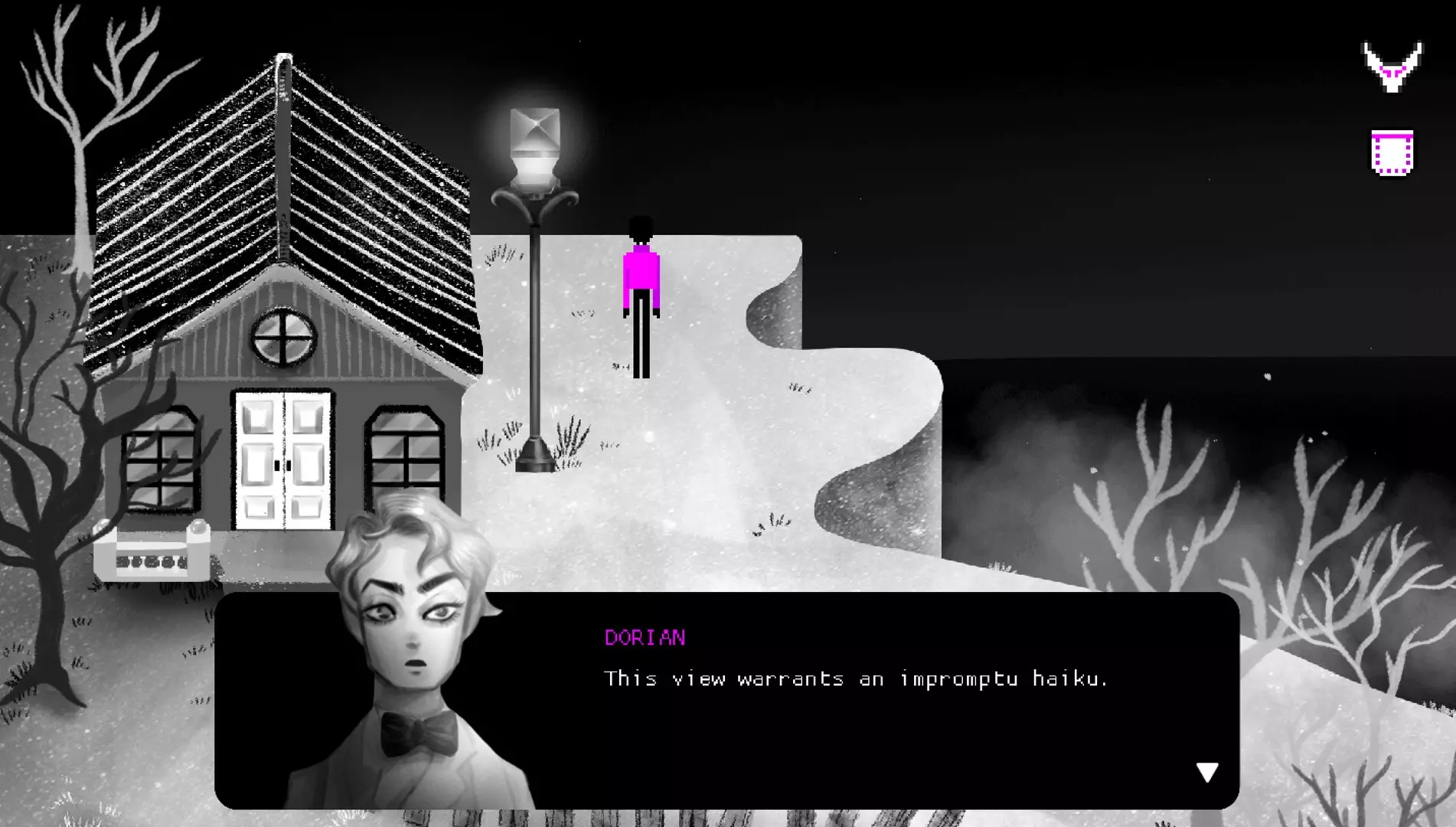Image resolution: width=1456 pixels, height=827 pixels.
Task: Advance dialogue with the down arrow indicator
Action: [x=1208, y=773]
